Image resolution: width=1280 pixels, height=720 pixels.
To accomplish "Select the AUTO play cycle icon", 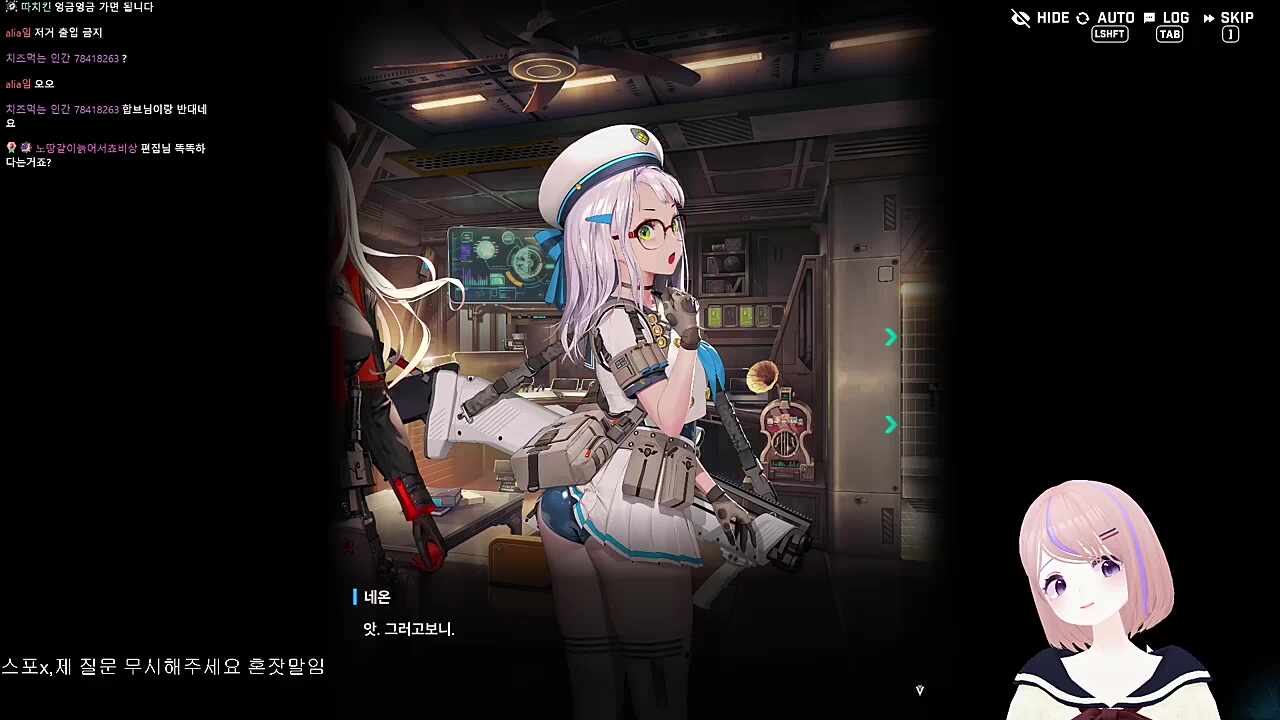I will [1081, 18].
